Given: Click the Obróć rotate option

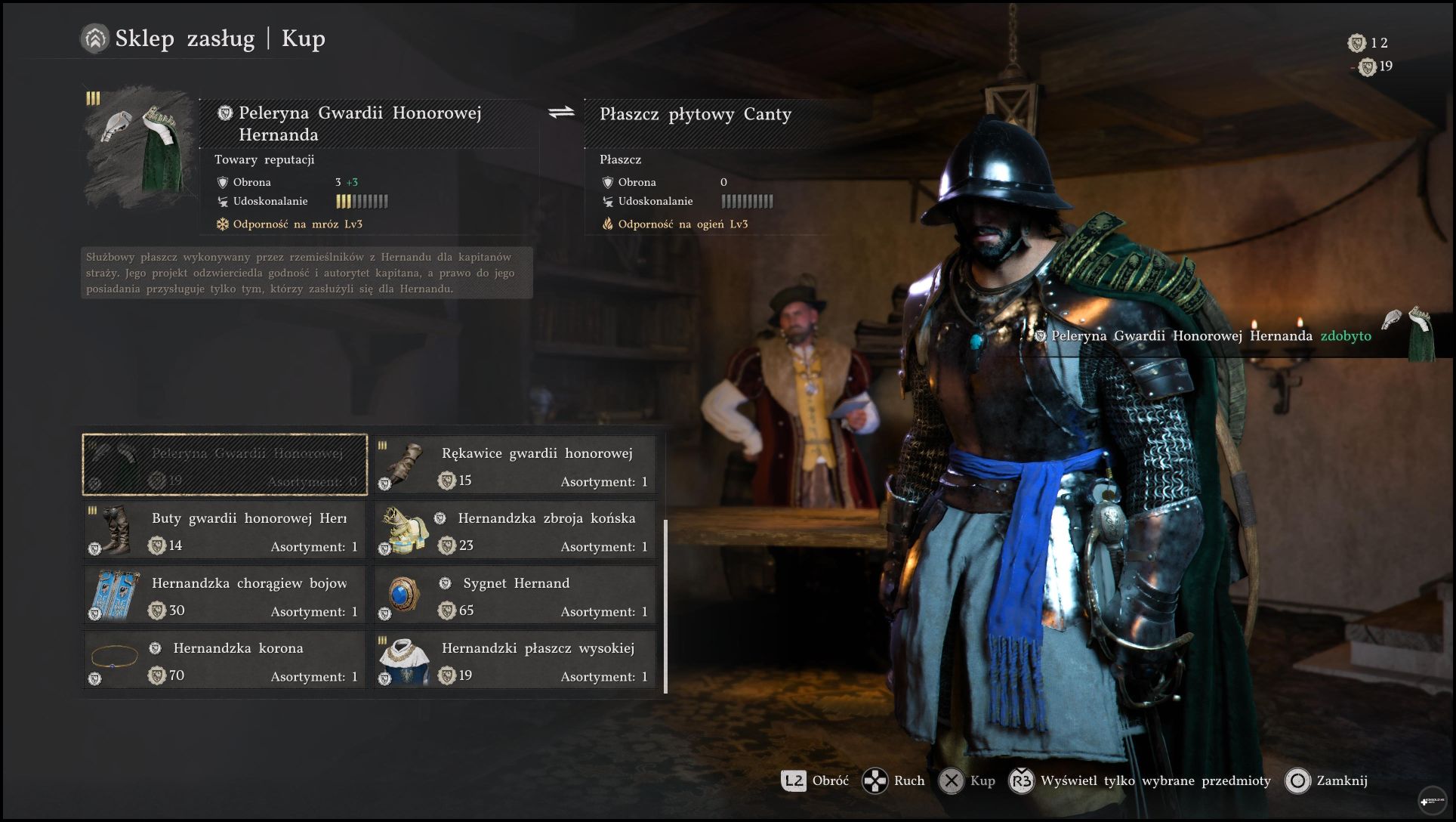Looking at the screenshot, I should click(816, 780).
